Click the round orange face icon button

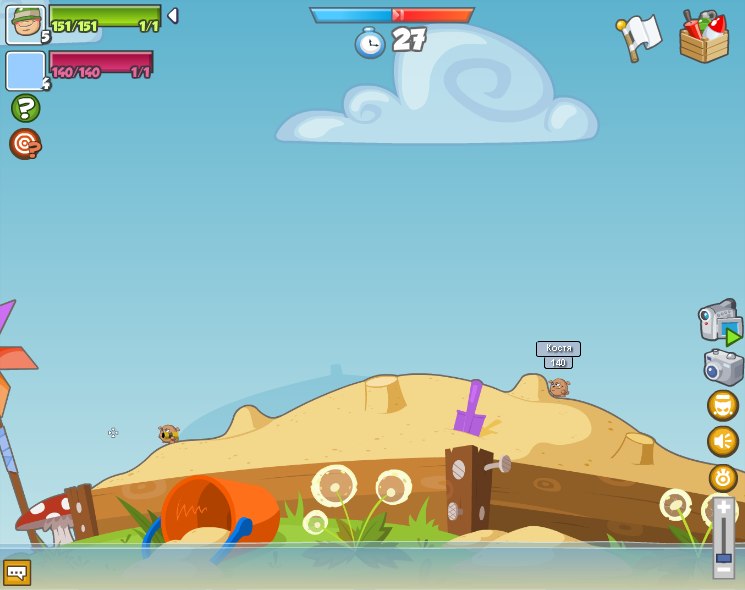click(x=722, y=405)
